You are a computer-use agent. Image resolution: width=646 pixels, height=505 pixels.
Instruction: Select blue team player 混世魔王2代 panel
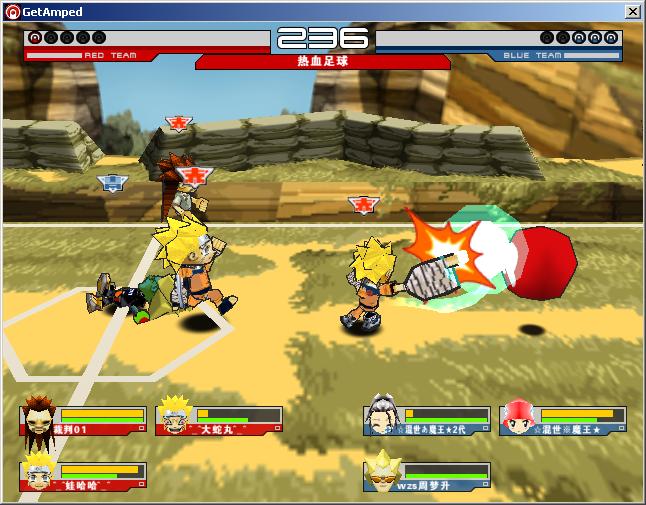pos(427,420)
